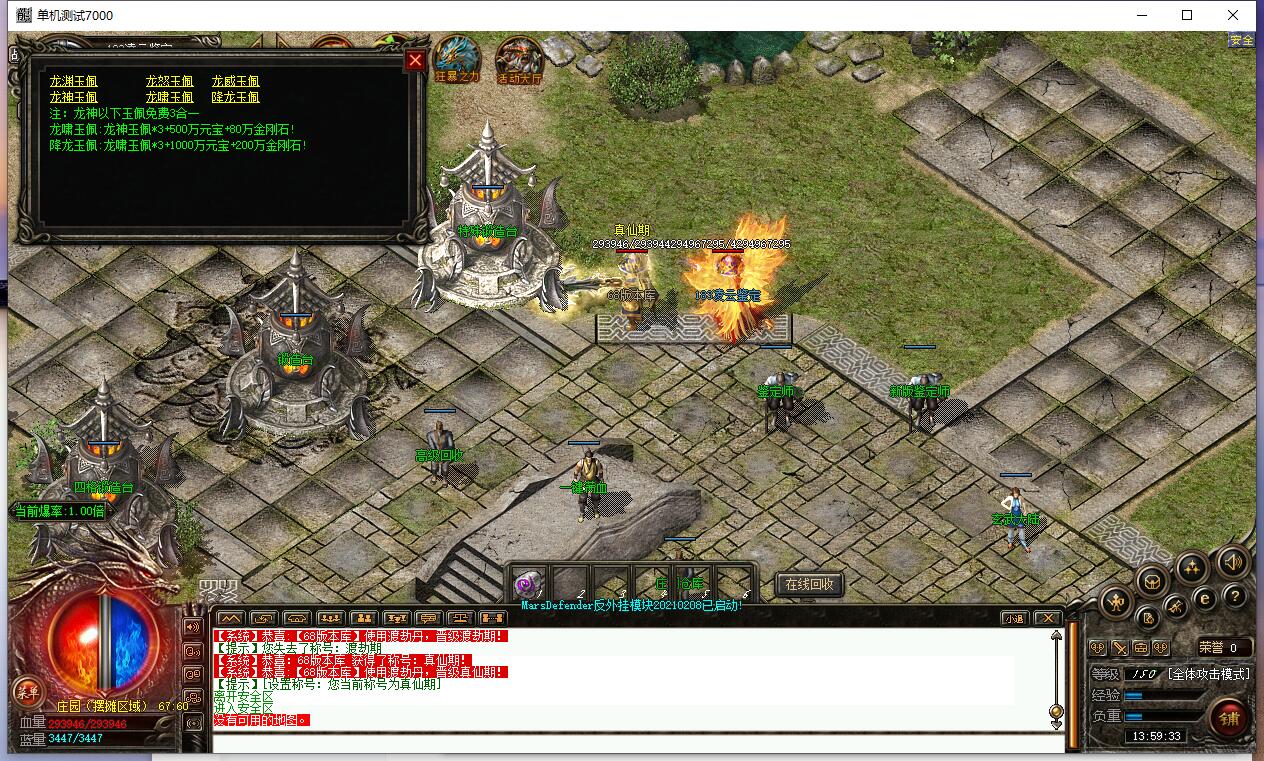Image resolution: width=1264 pixels, height=761 pixels.
Task: Select the 龙怒玉佩 option
Action: point(169,81)
